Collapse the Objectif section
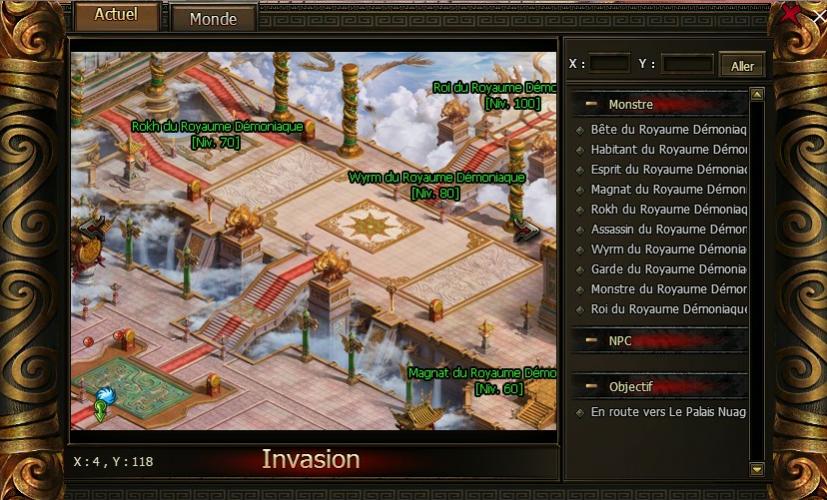 592,387
